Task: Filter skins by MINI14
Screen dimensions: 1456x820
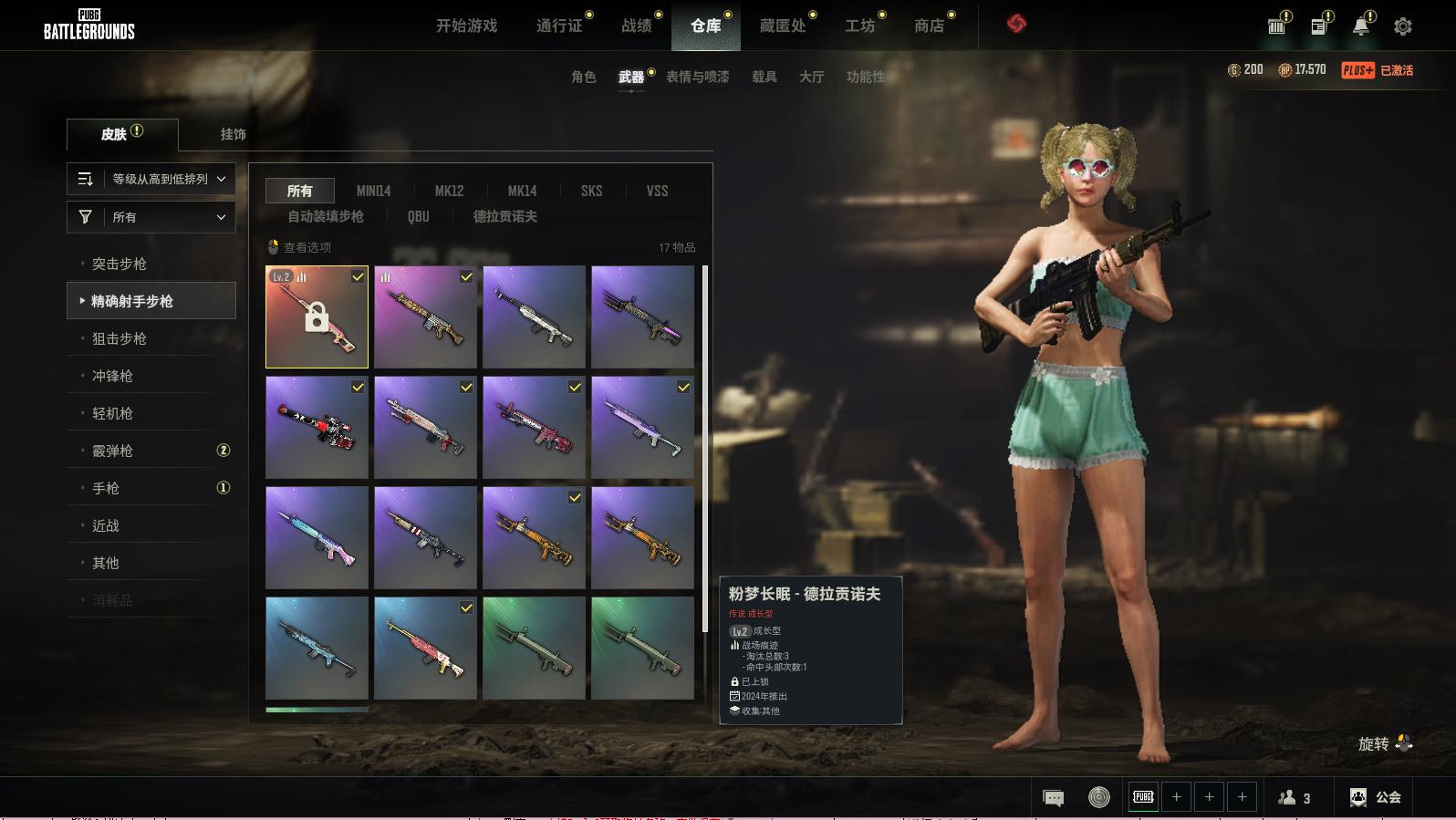Action: click(373, 191)
